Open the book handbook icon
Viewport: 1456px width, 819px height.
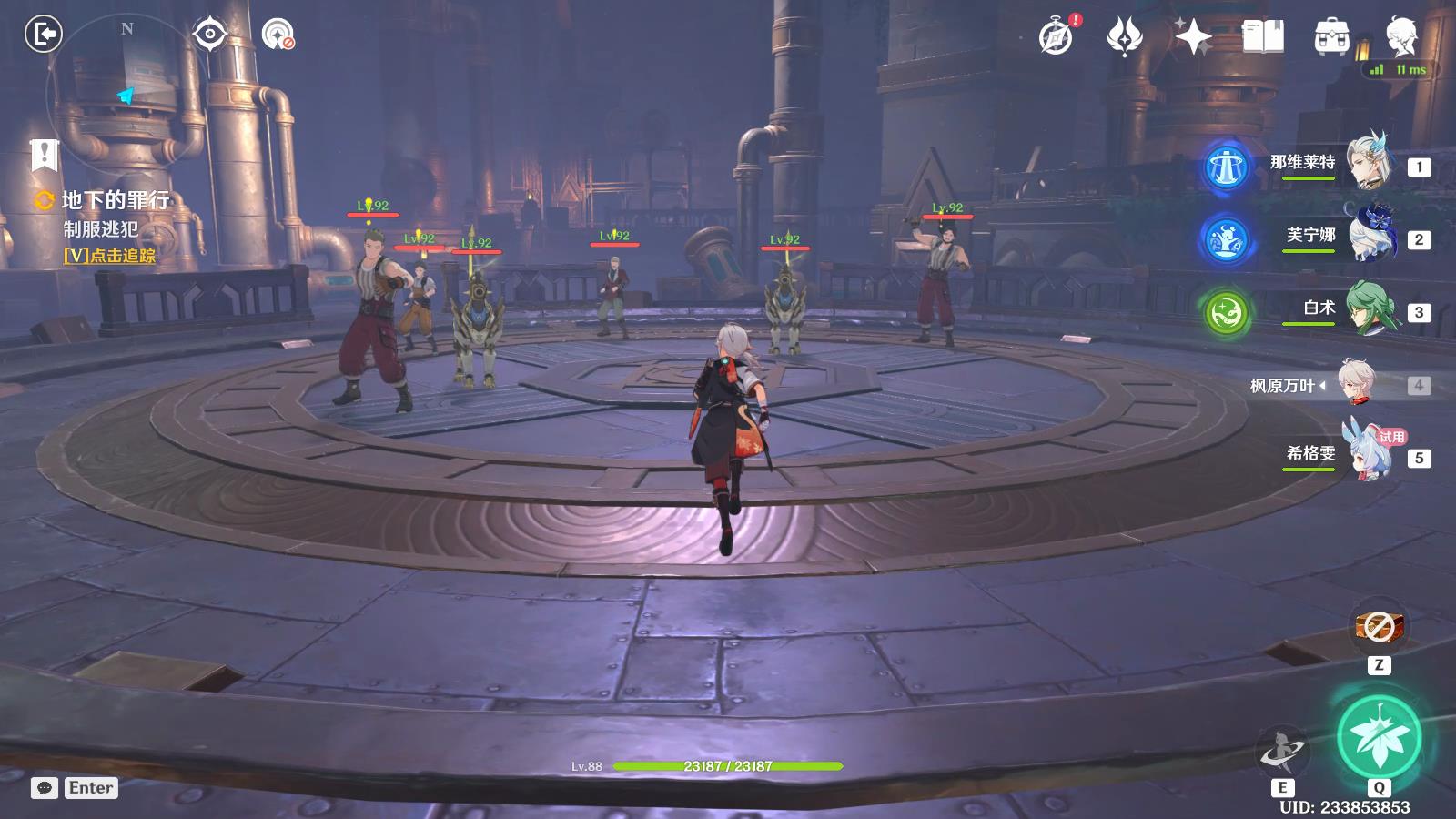click(x=1262, y=36)
